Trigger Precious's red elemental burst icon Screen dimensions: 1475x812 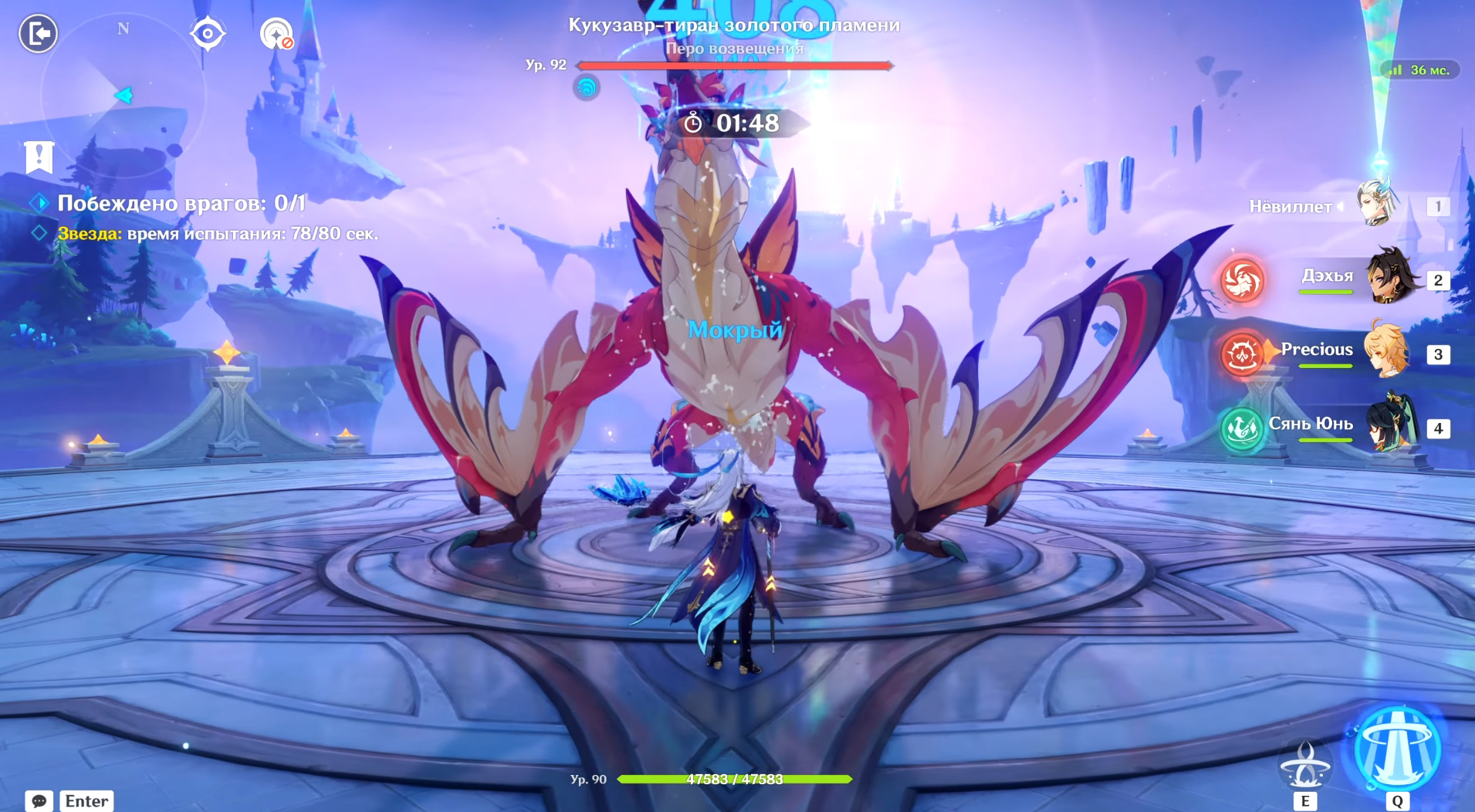point(1241,354)
